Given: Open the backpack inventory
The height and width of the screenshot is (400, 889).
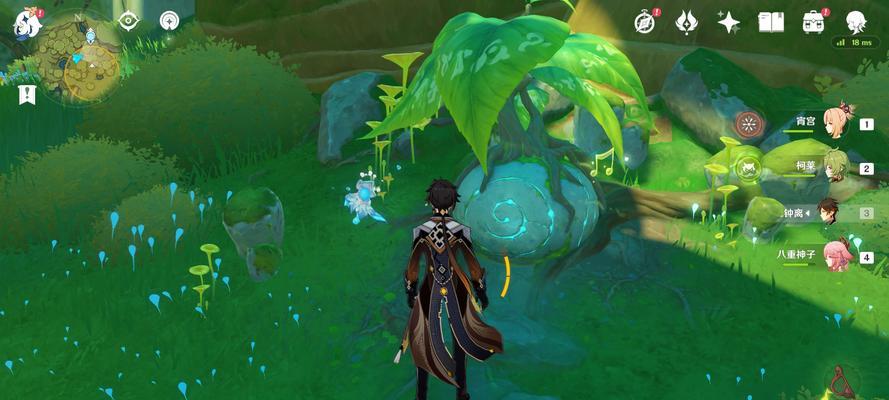Looking at the screenshot, I should point(814,22).
